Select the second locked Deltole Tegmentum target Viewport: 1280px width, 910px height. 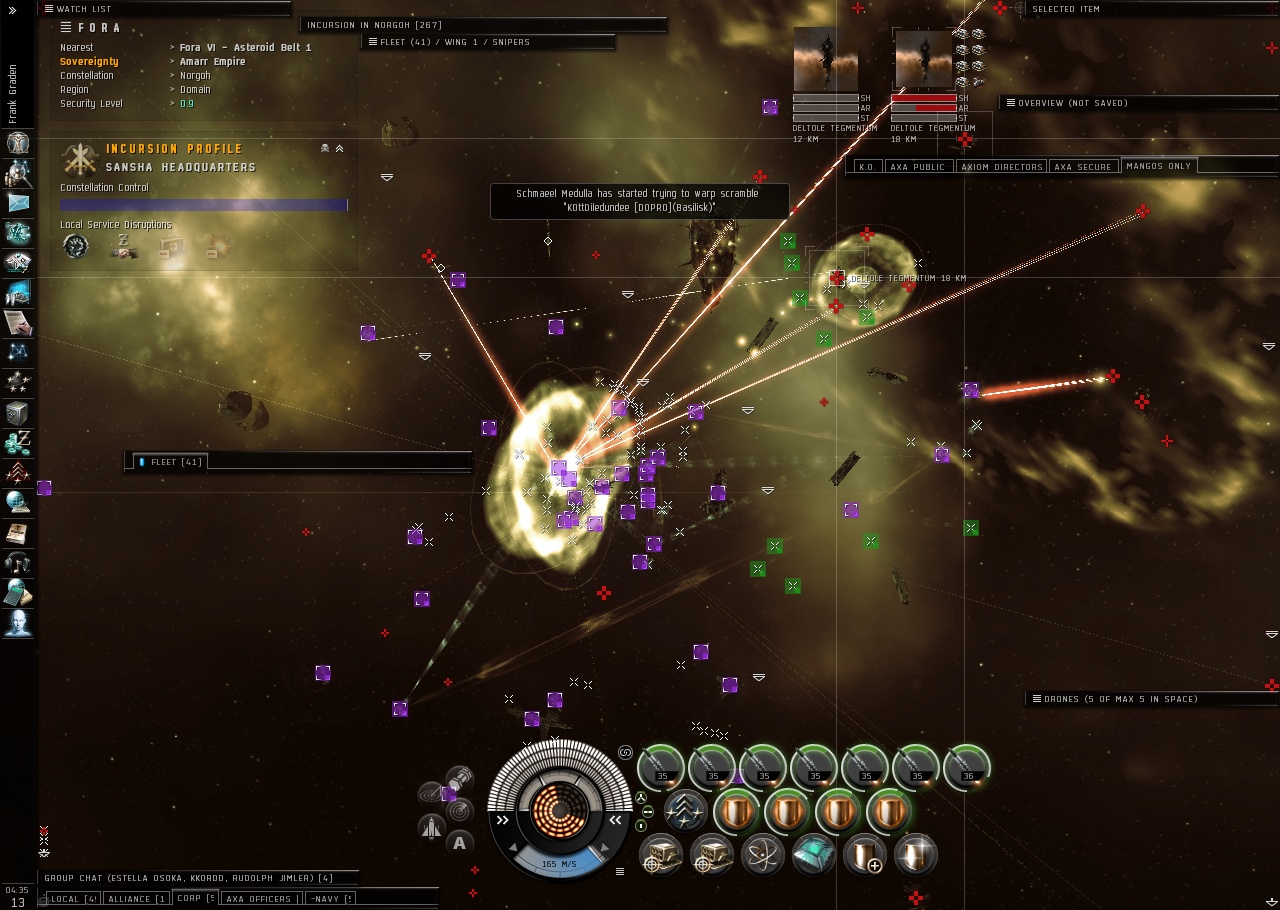coord(924,60)
